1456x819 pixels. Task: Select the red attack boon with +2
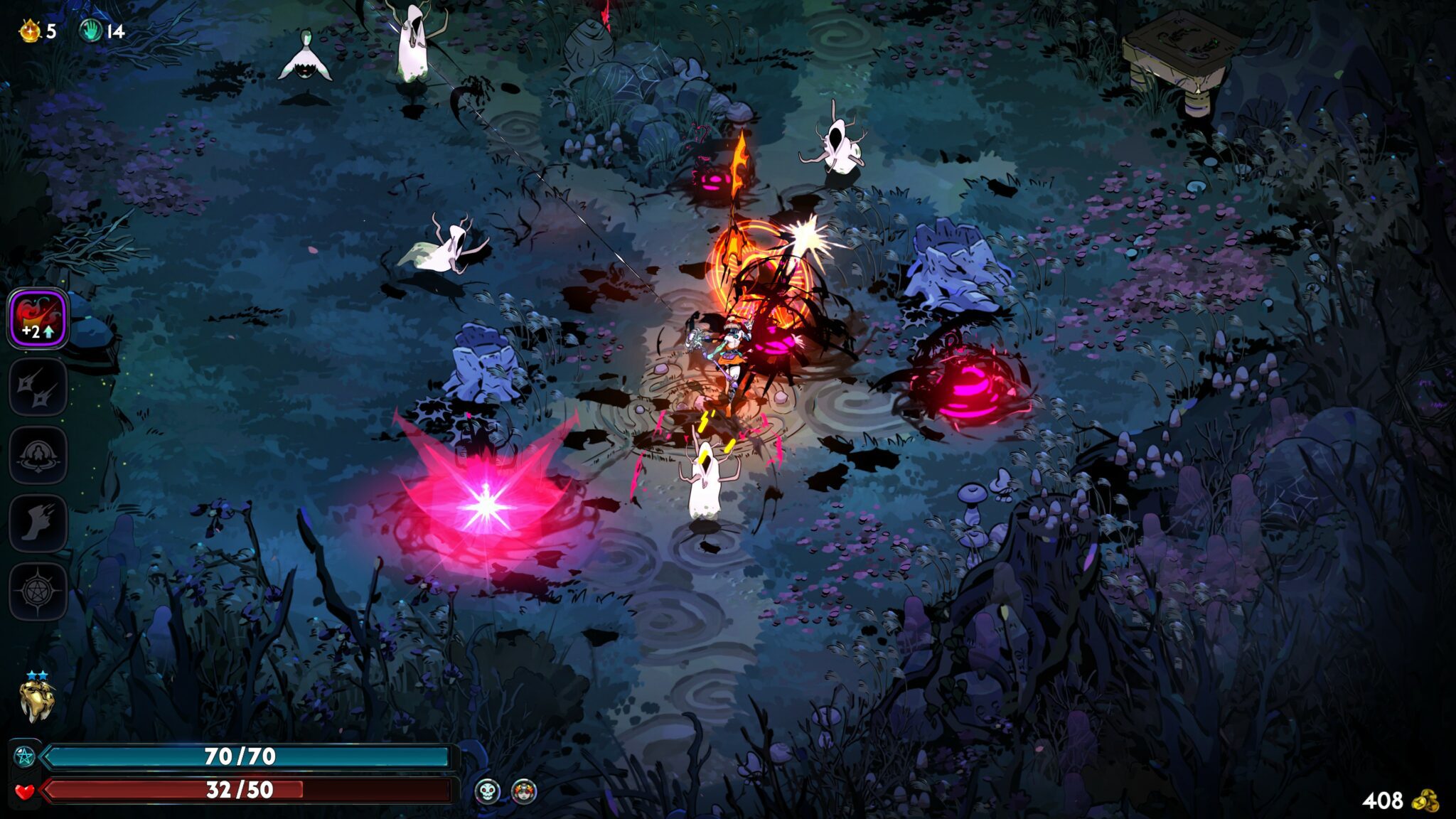point(38,318)
